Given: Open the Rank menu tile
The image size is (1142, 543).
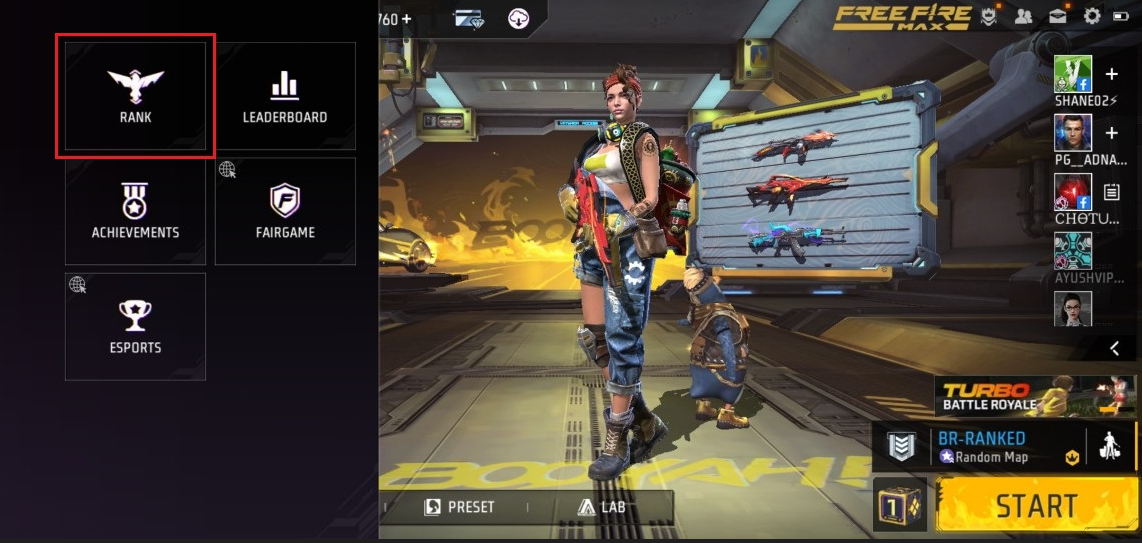Looking at the screenshot, I should pos(135,96).
